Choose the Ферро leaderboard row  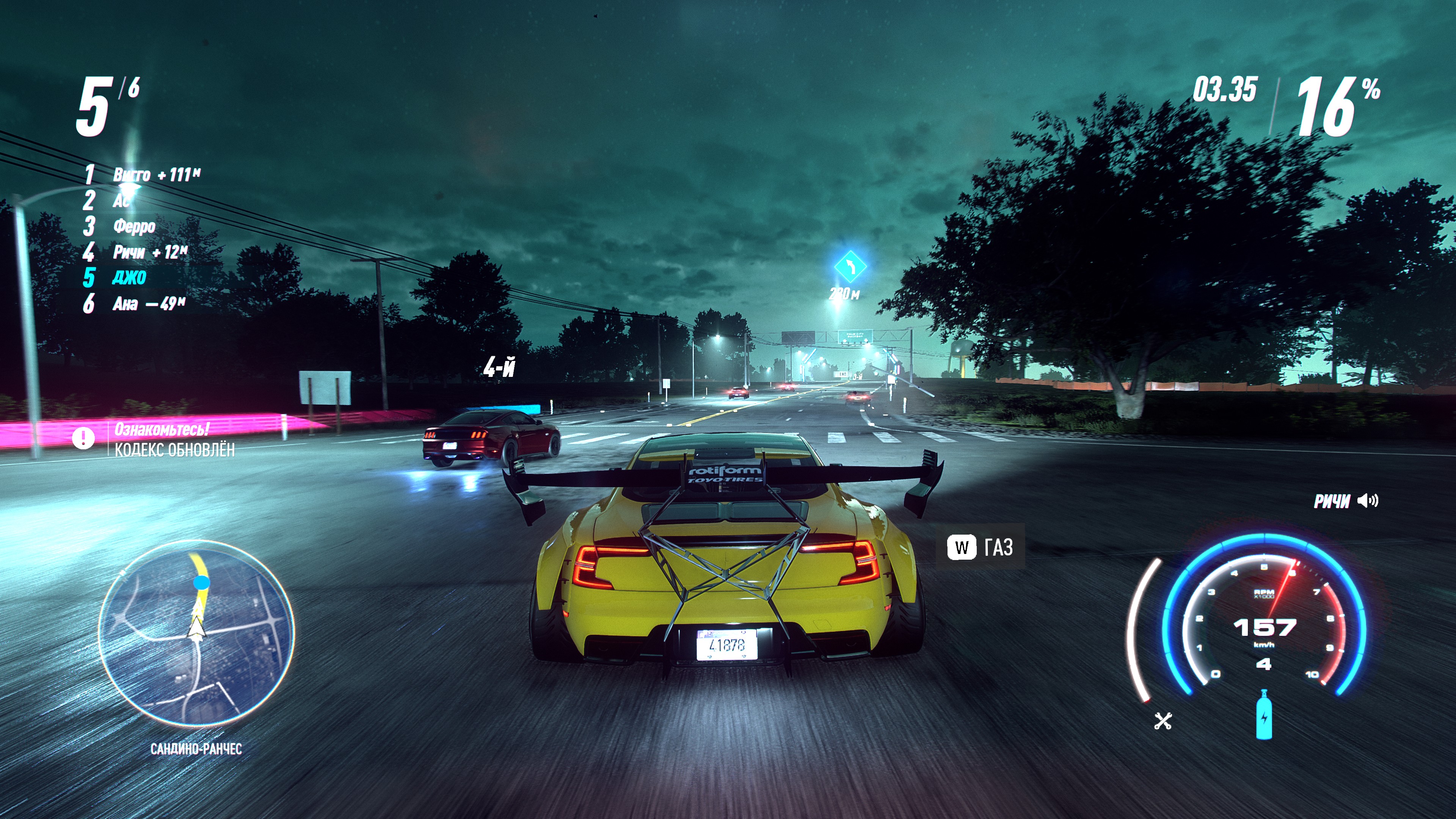pos(134,226)
